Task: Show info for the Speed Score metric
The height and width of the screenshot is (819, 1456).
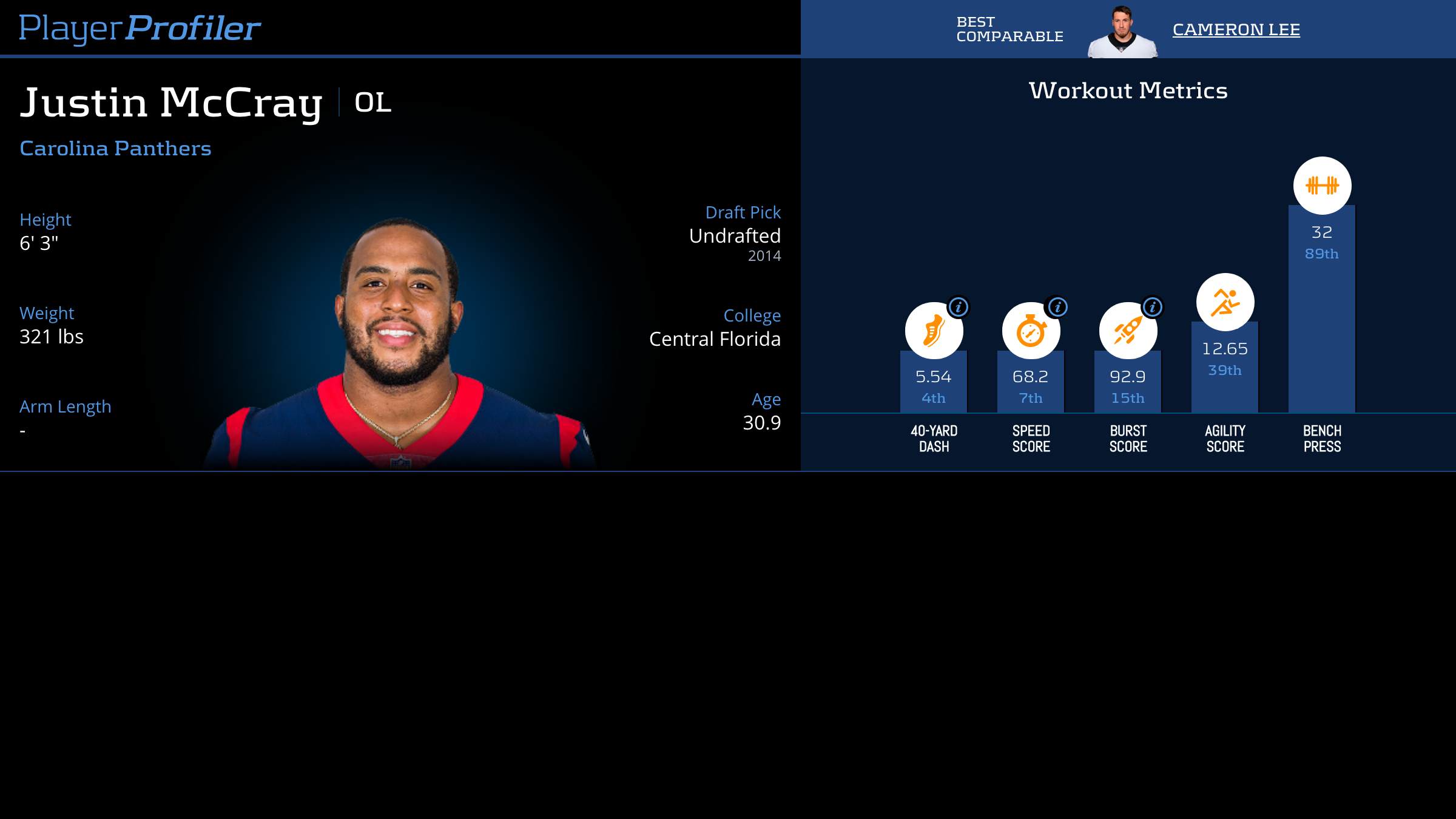Action: (x=1057, y=307)
